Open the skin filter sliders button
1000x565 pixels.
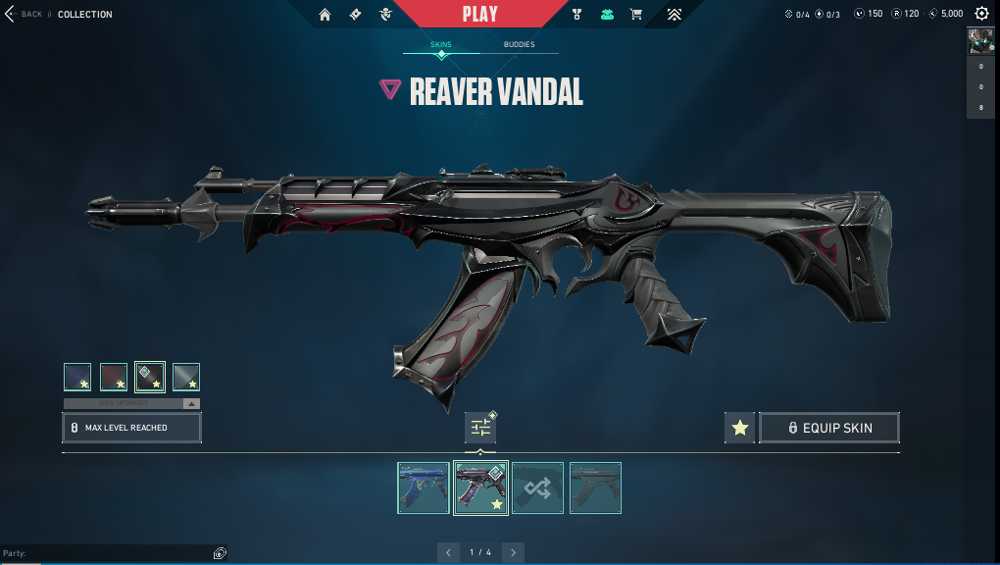pos(481,428)
